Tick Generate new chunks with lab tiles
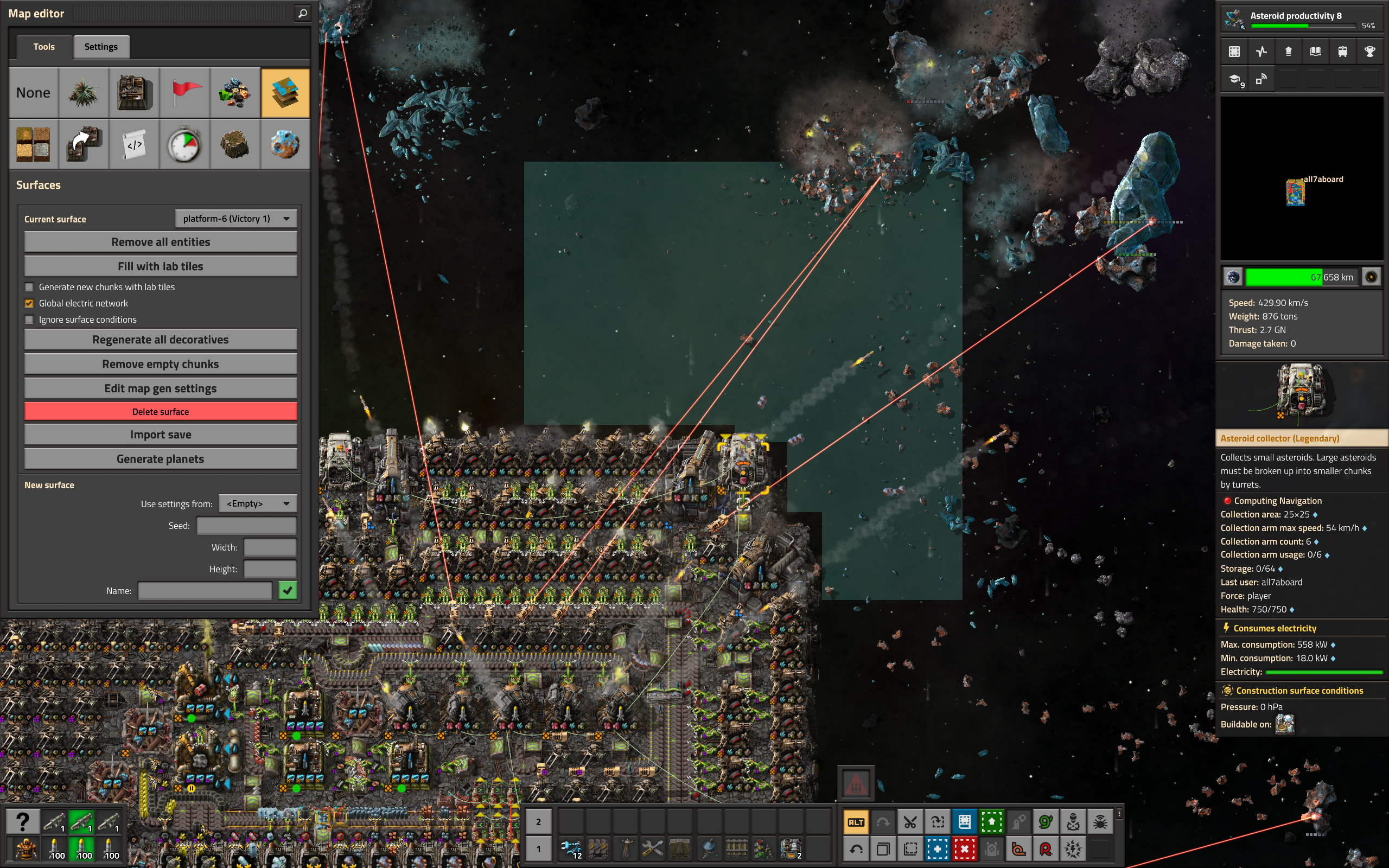 (29, 287)
